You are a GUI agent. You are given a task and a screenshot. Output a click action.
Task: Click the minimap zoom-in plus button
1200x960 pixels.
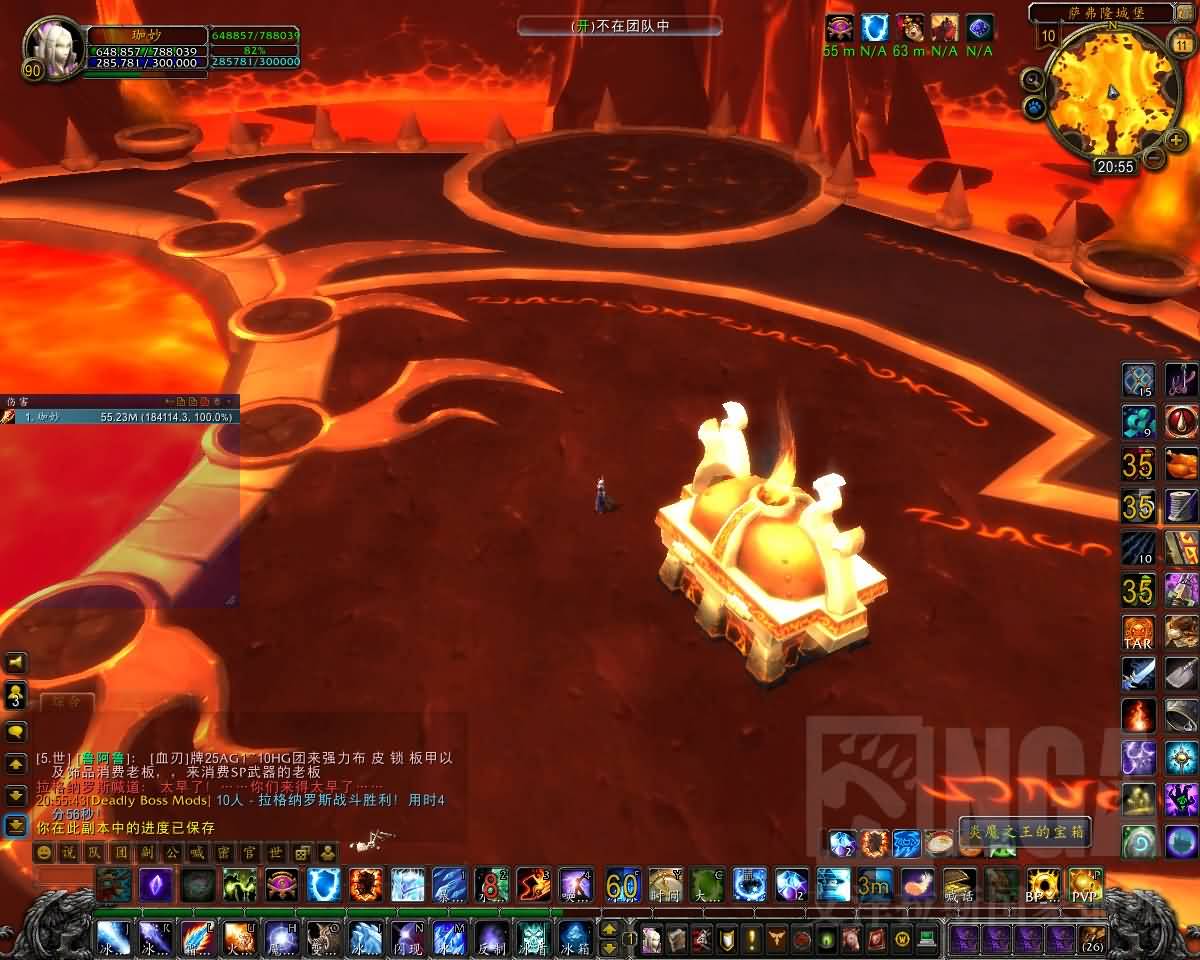pyautogui.click(x=1177, y=140)
